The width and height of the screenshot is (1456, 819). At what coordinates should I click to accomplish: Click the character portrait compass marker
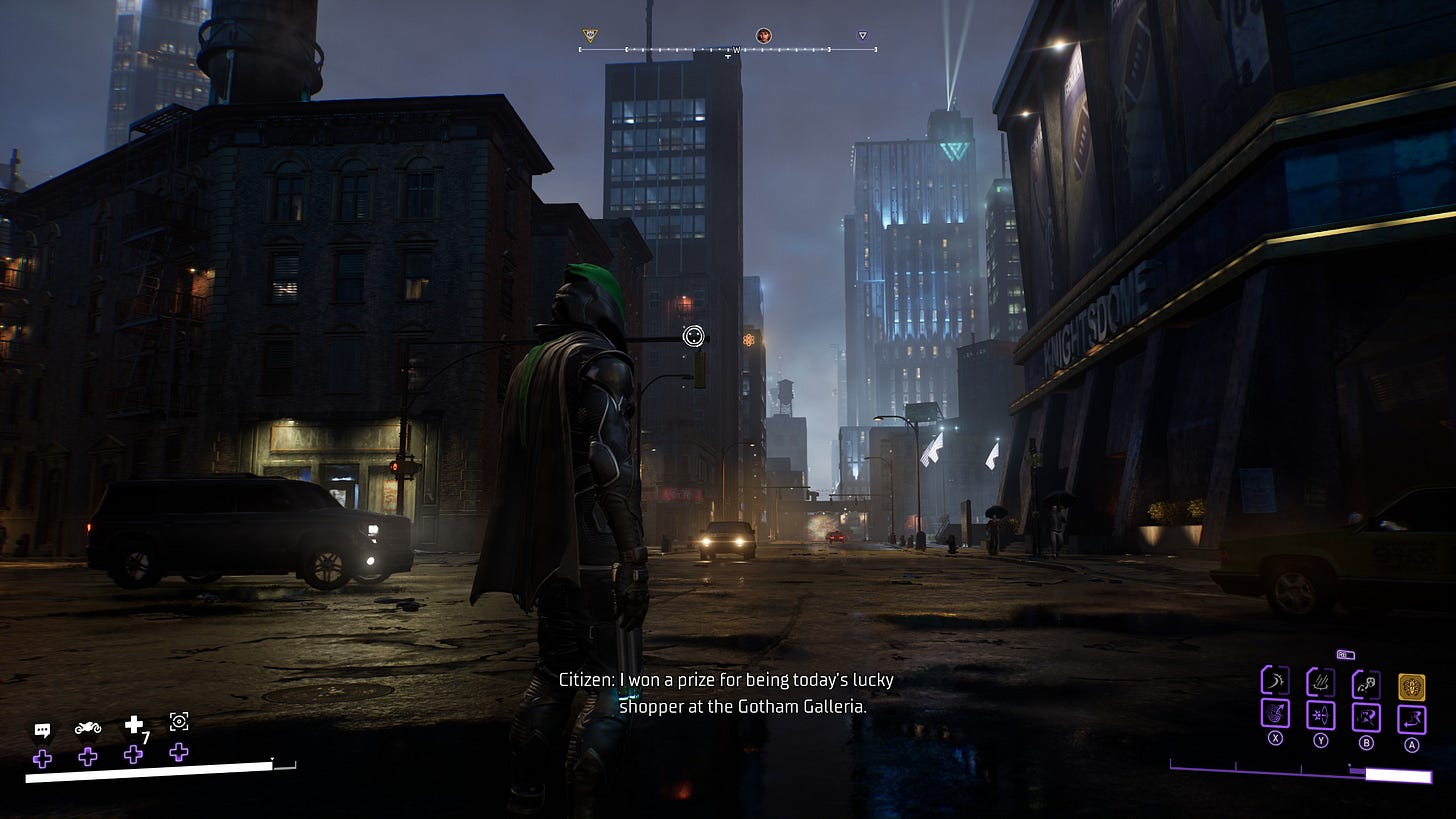coord(763,36)
